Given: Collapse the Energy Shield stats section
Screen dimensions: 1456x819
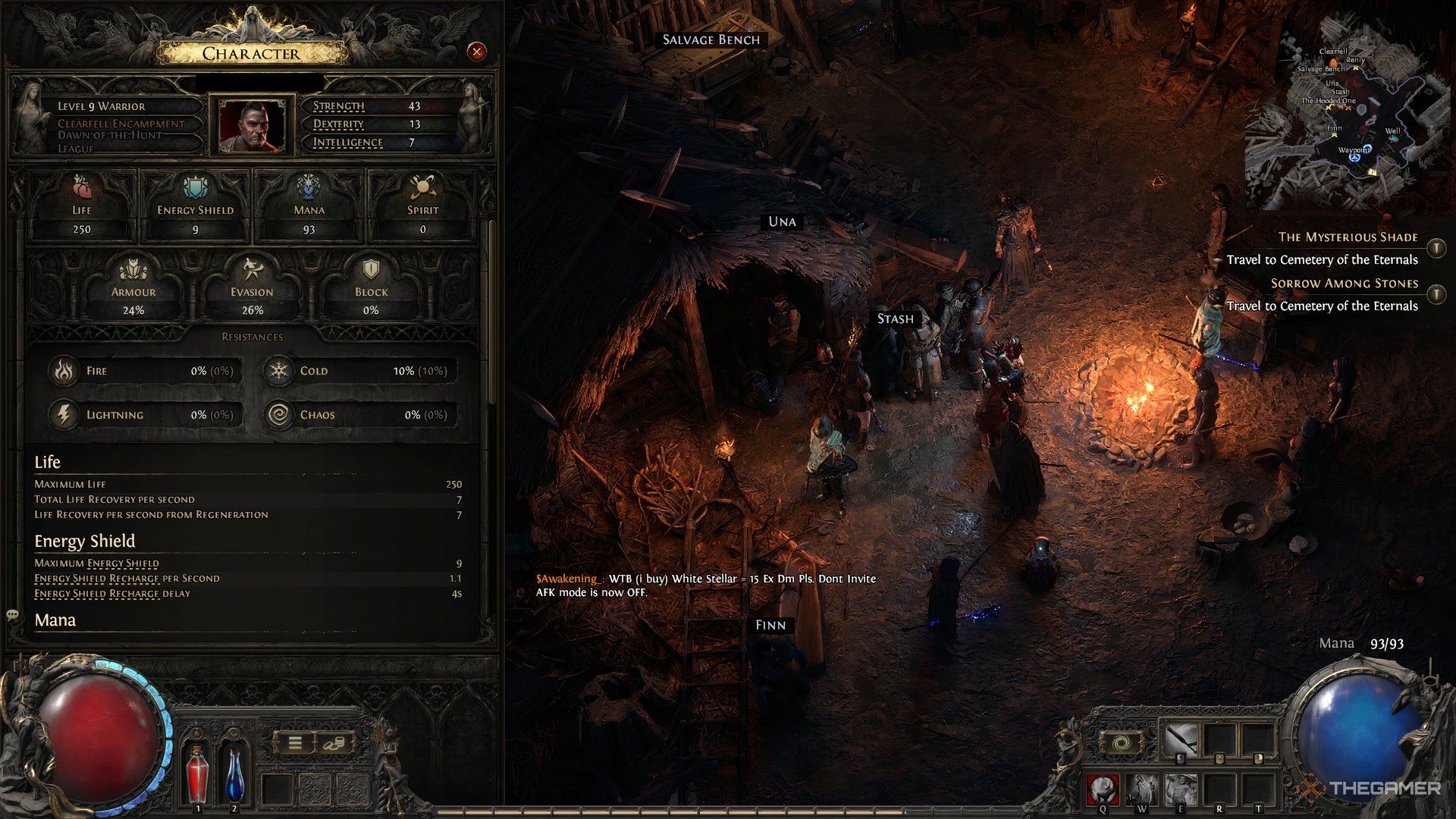Looking at the screenshot, I should coord(83,541).
